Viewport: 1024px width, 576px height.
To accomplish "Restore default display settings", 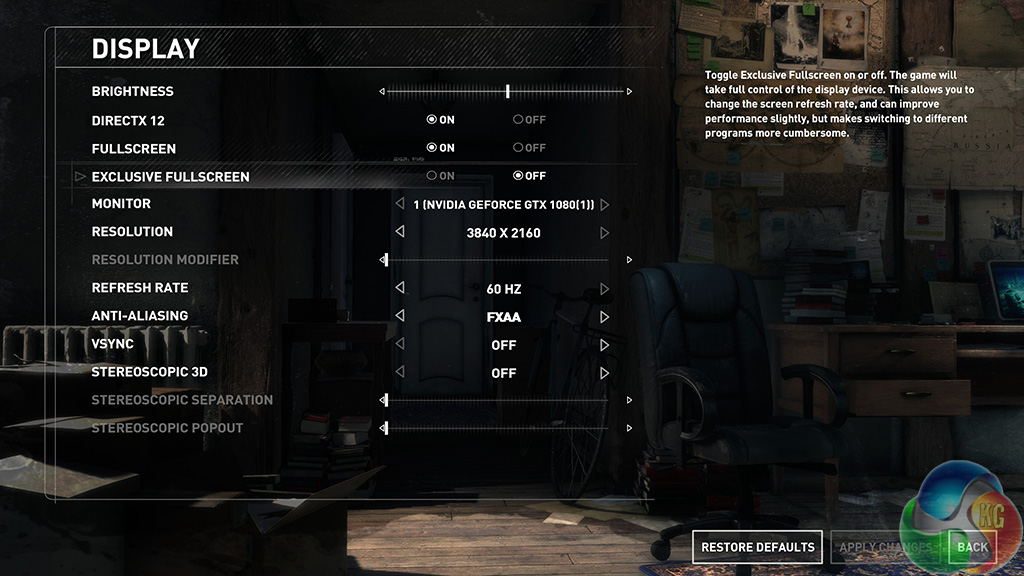I will [757, 547].
